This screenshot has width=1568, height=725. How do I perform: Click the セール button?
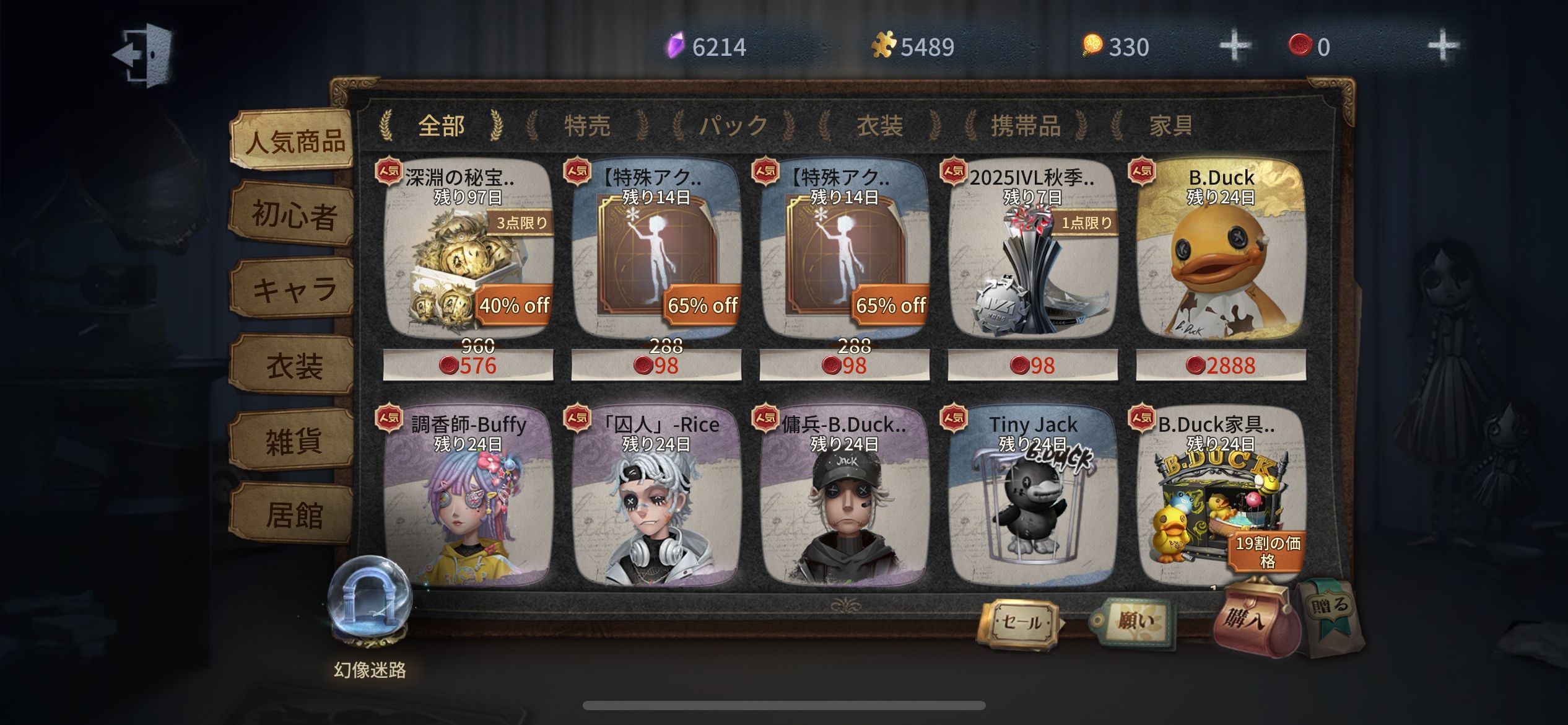click(x=1021, y=622)
